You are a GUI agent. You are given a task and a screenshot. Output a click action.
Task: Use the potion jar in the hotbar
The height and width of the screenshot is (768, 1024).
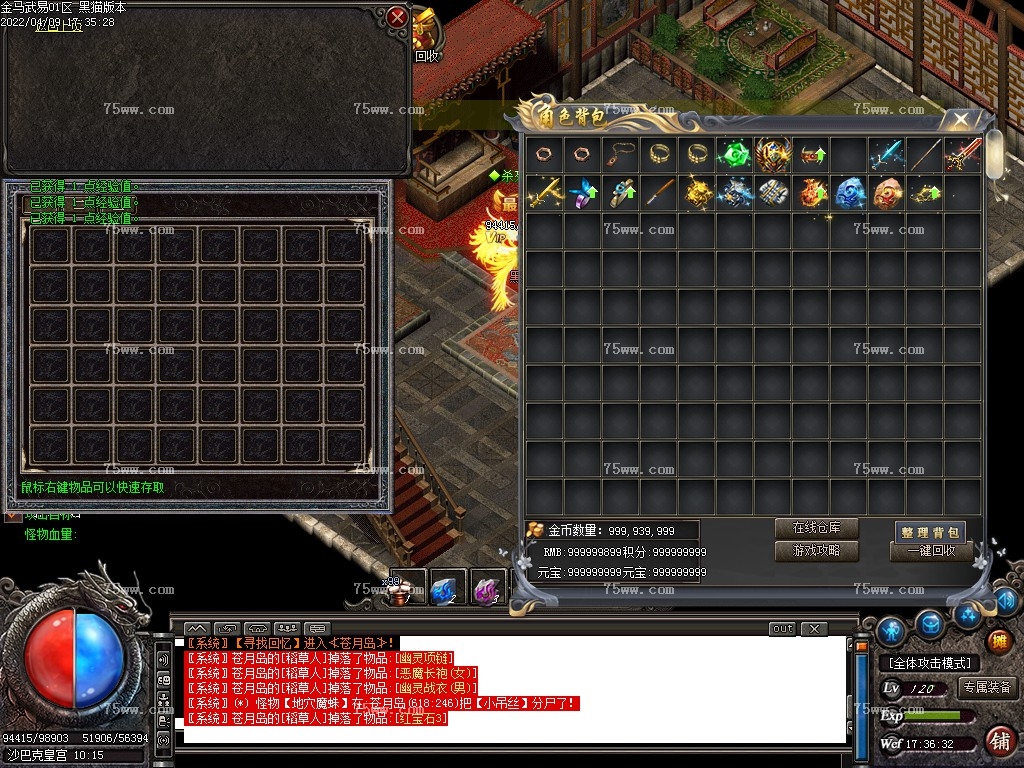tap(403, 589)
